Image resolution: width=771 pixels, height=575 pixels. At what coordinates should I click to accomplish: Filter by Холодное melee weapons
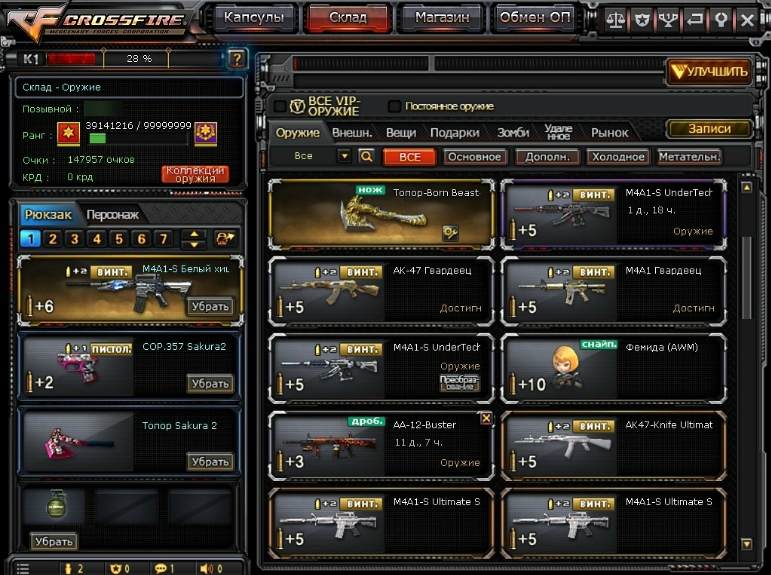(616, 157)
